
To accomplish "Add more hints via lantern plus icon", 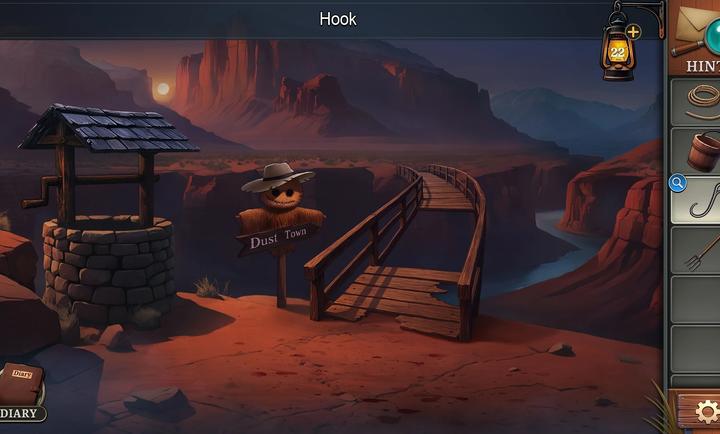I will click(x=633, y=31).
